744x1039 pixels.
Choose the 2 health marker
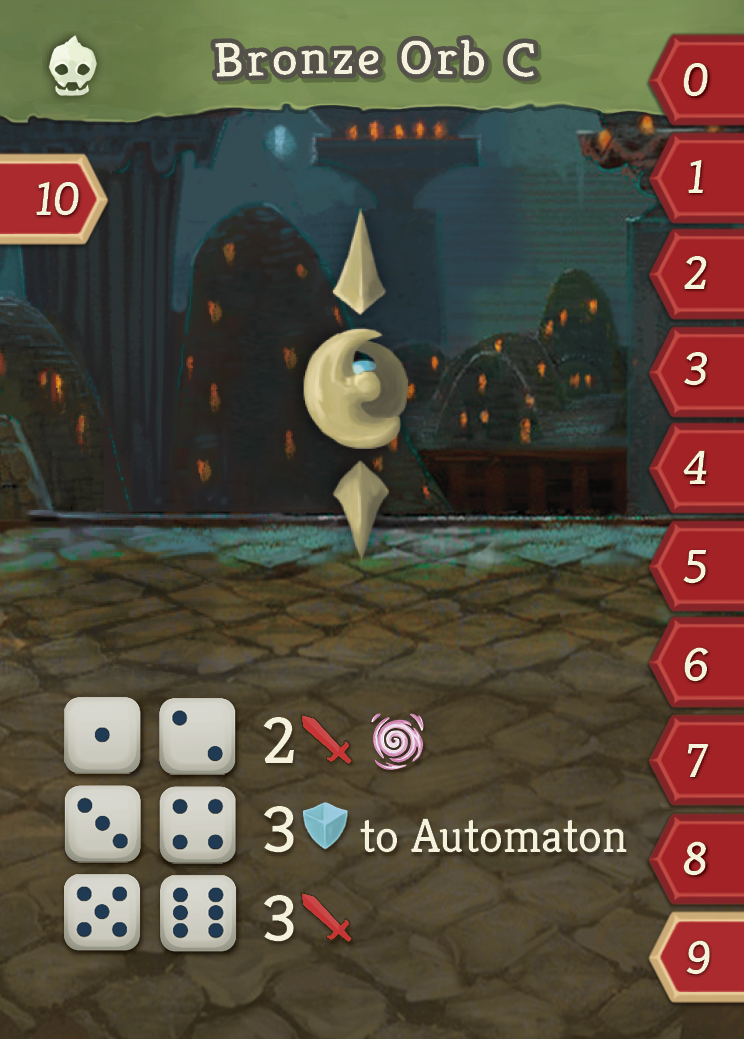697,274
